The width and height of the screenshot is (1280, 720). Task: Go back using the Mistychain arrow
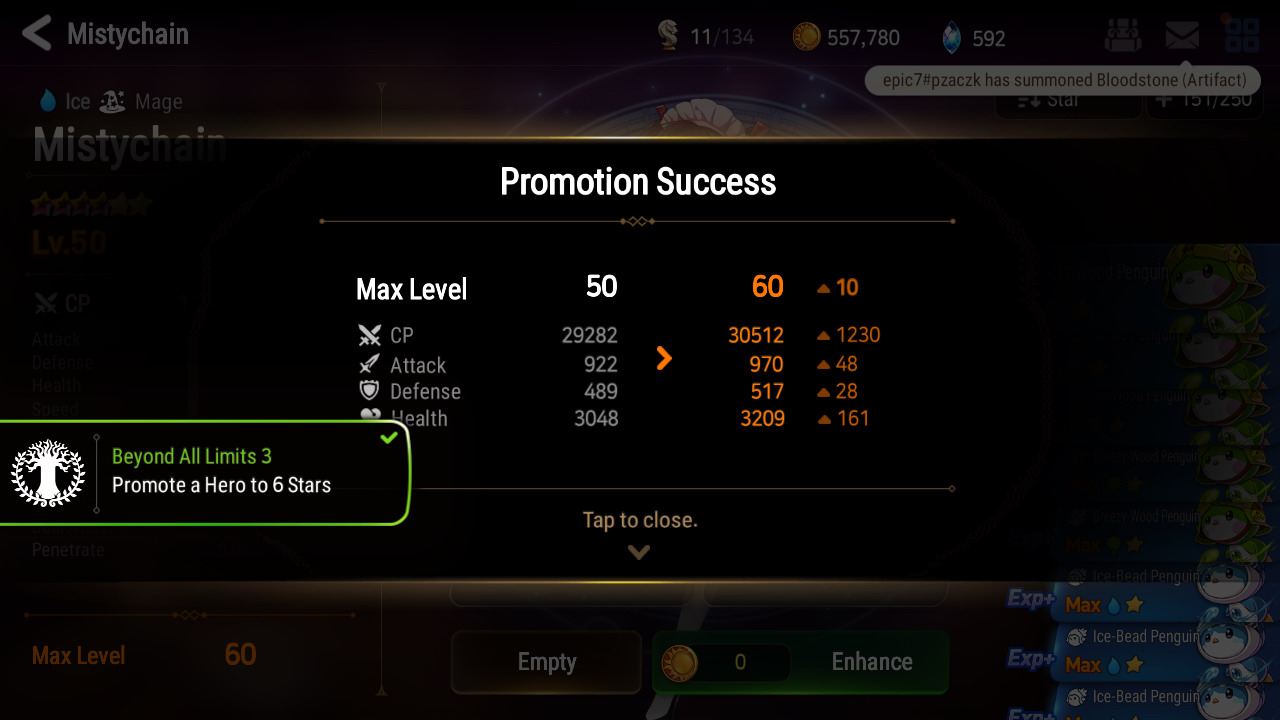(x=37, y=34)
